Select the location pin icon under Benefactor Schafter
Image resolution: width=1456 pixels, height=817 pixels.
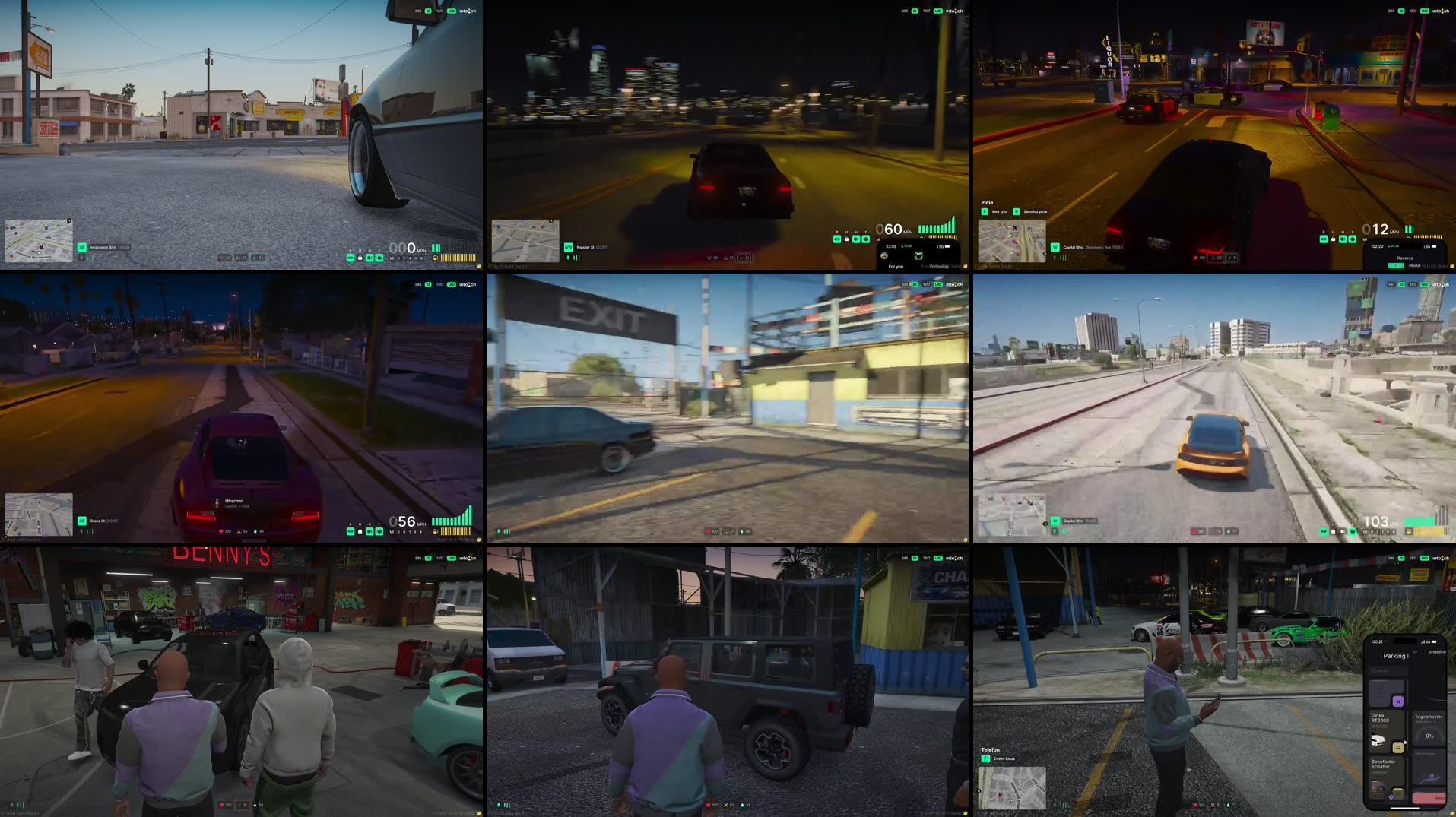[x=1391, y=796]
